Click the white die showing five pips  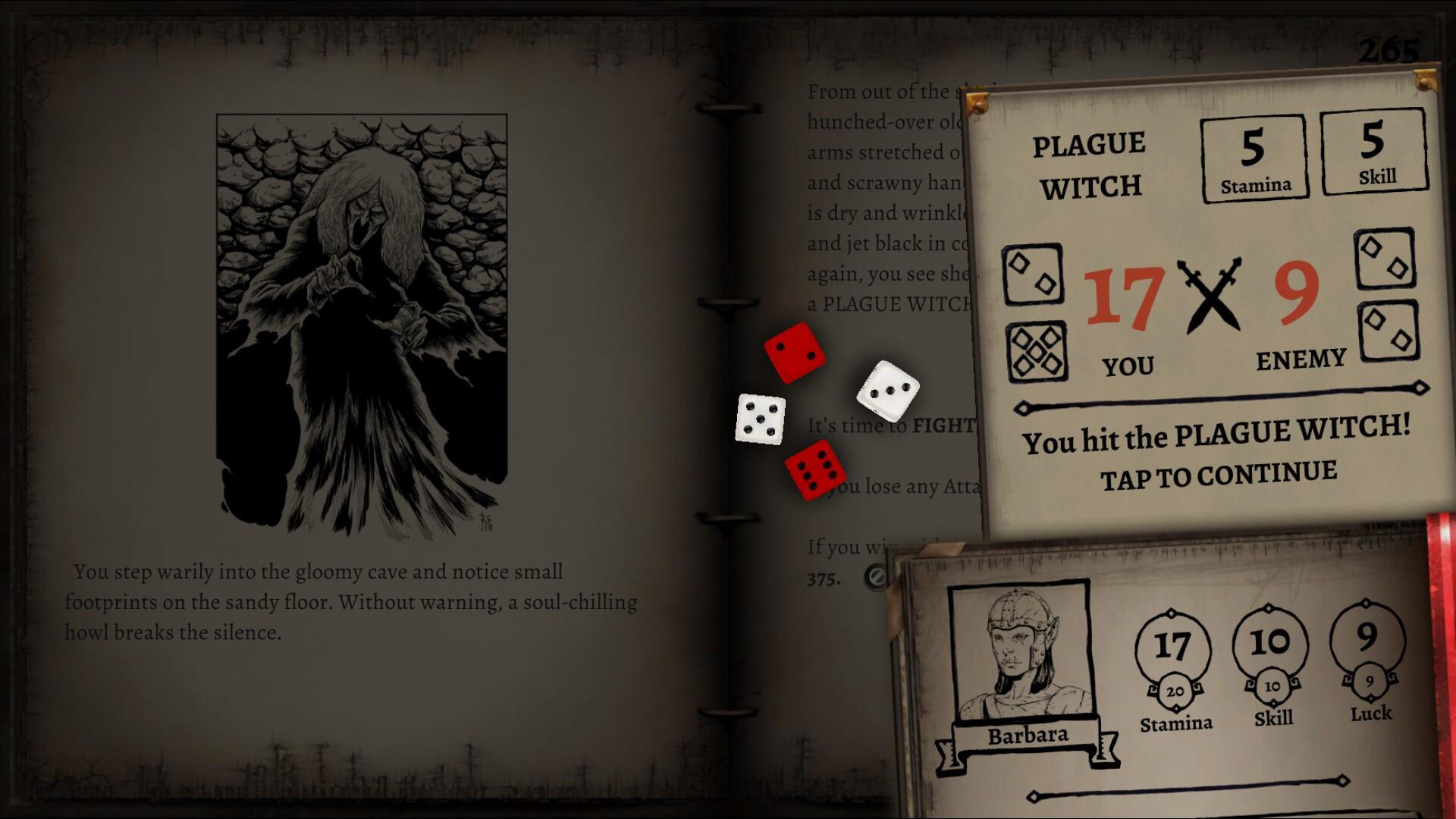(761, 417)
